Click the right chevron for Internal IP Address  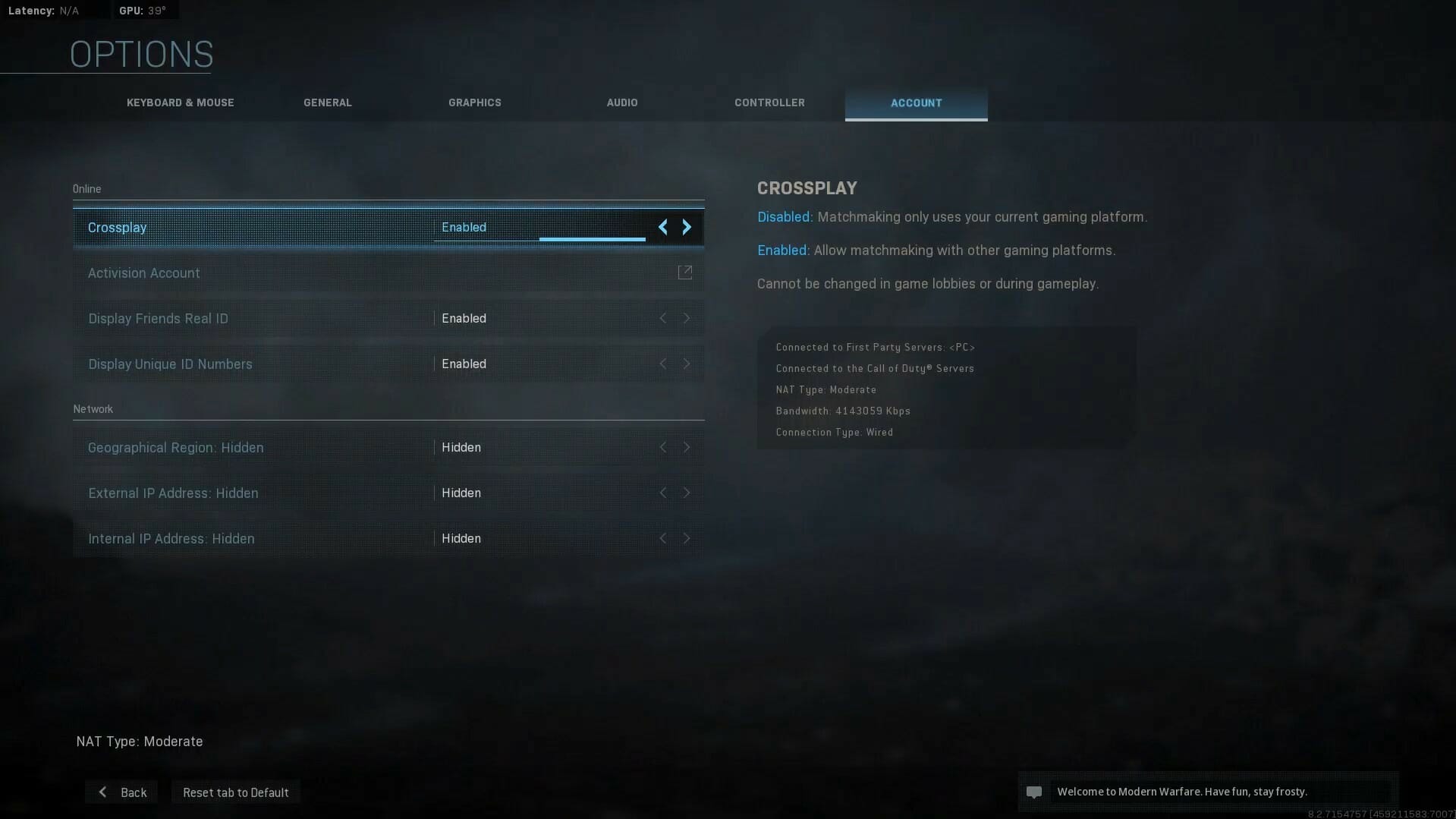pos(687,538)
